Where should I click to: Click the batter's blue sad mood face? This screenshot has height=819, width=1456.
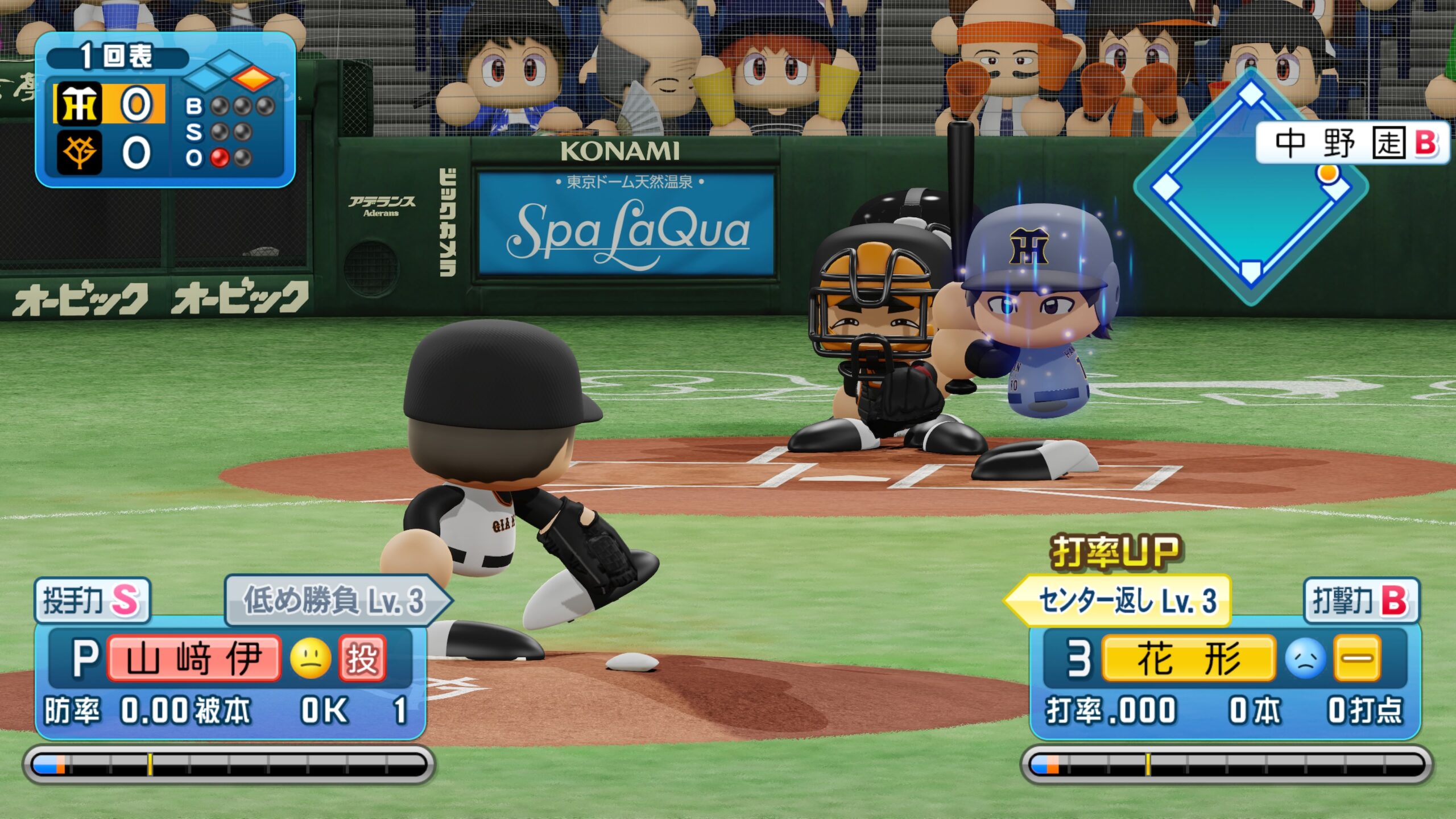point(1305,659)
